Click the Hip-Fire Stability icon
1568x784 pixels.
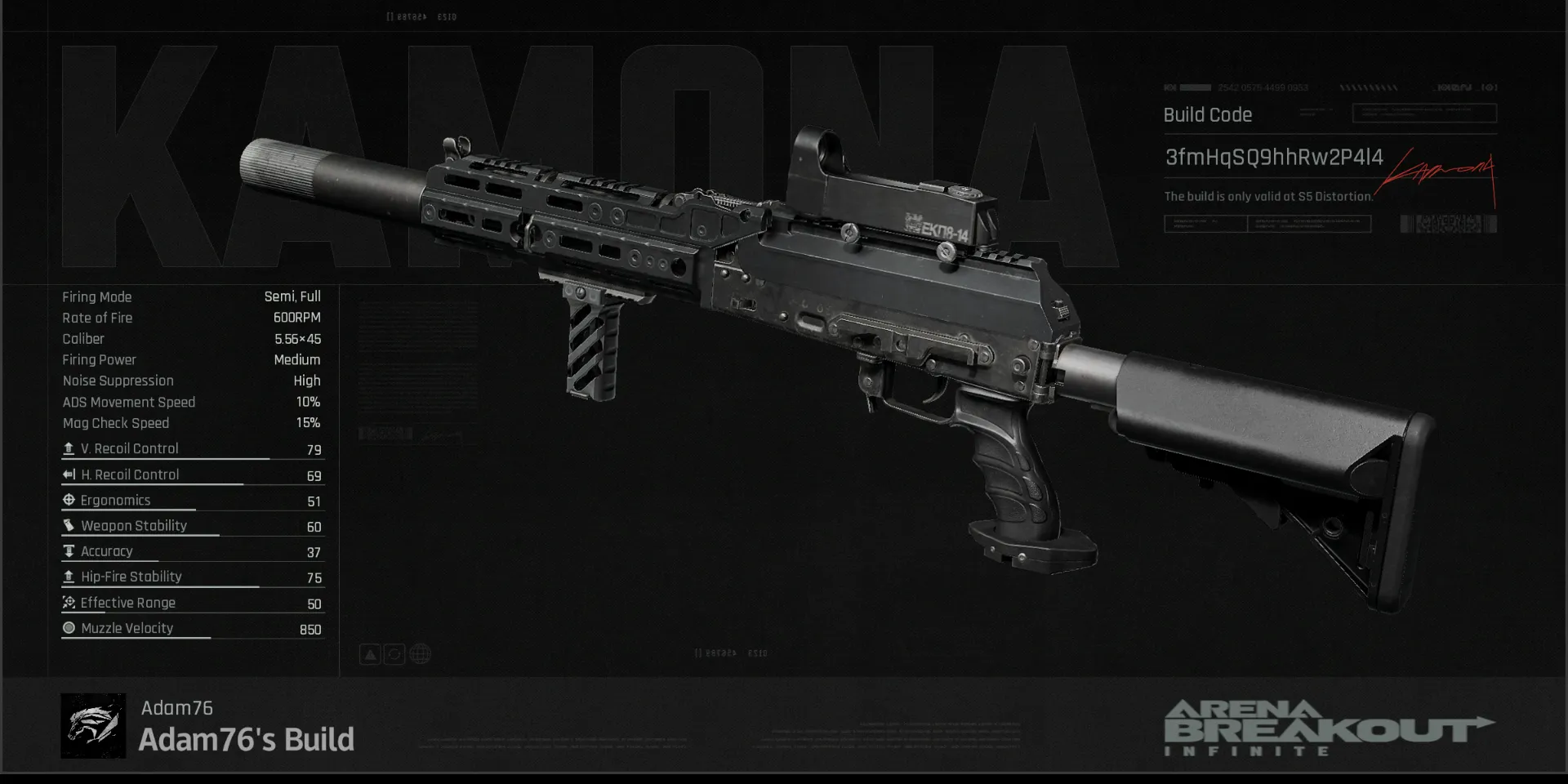[x=69, y=577]
